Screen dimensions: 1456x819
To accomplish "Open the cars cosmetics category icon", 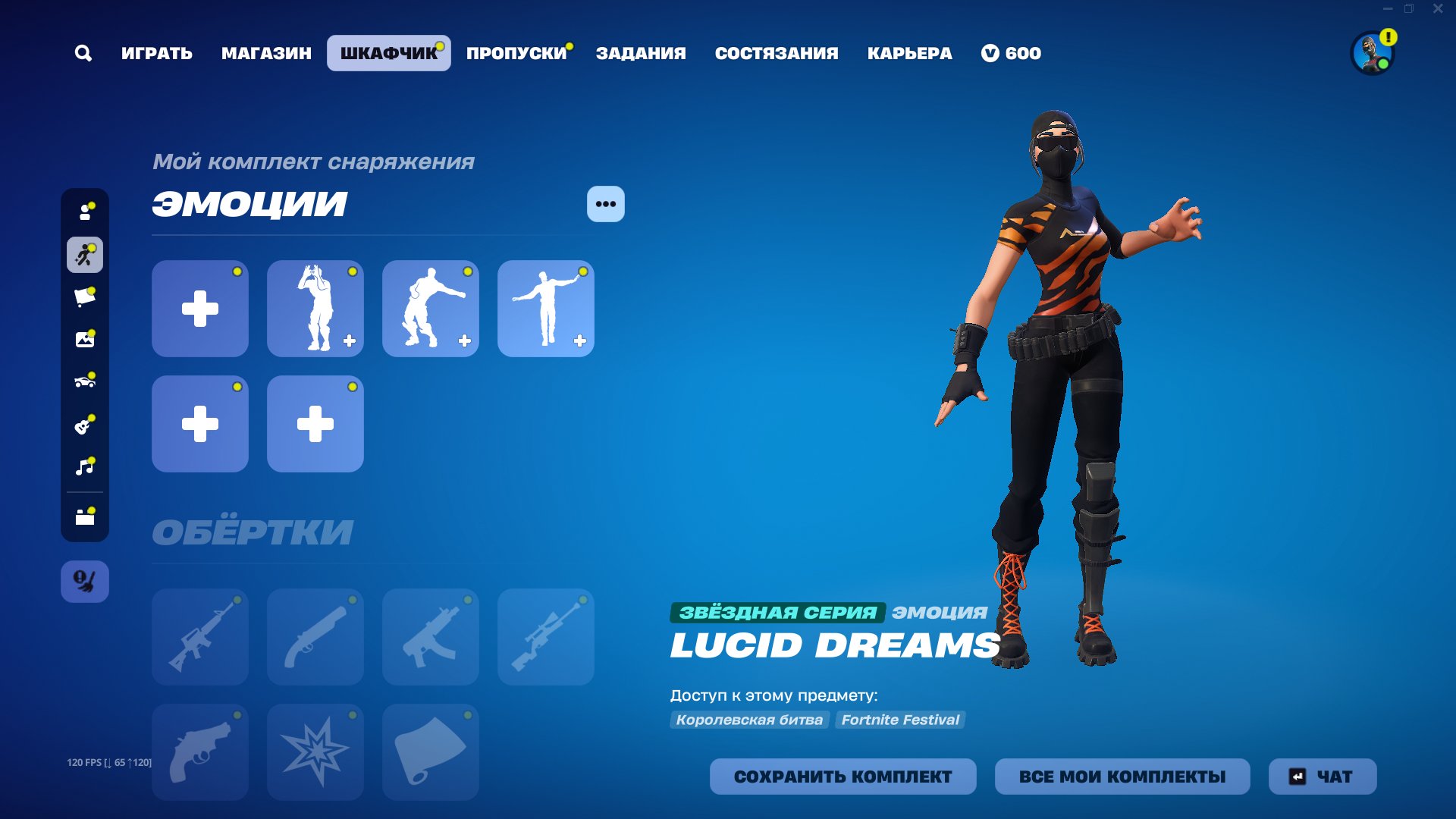I will click(x=84, y=381).
